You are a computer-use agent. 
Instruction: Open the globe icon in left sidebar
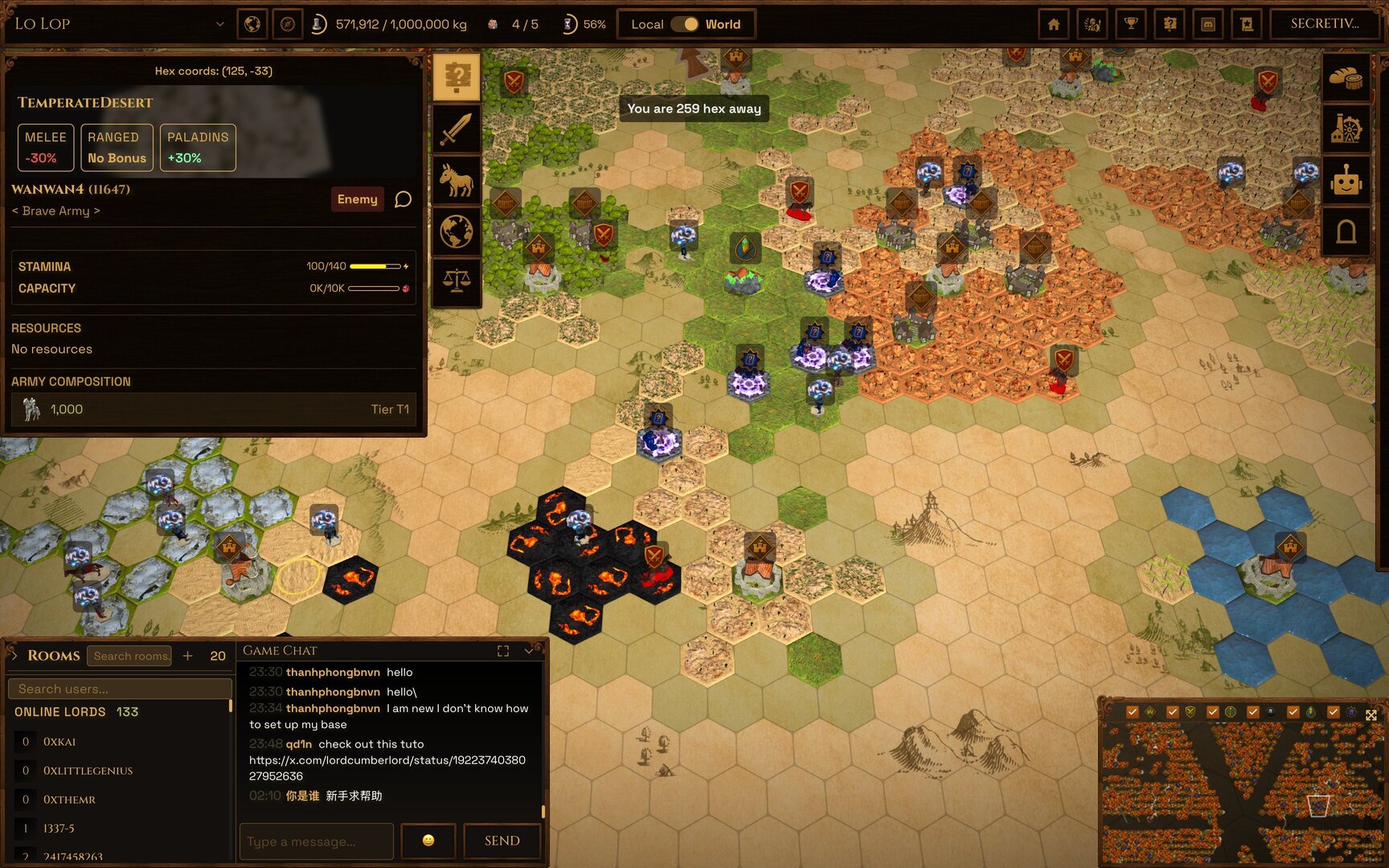point(457,232)
